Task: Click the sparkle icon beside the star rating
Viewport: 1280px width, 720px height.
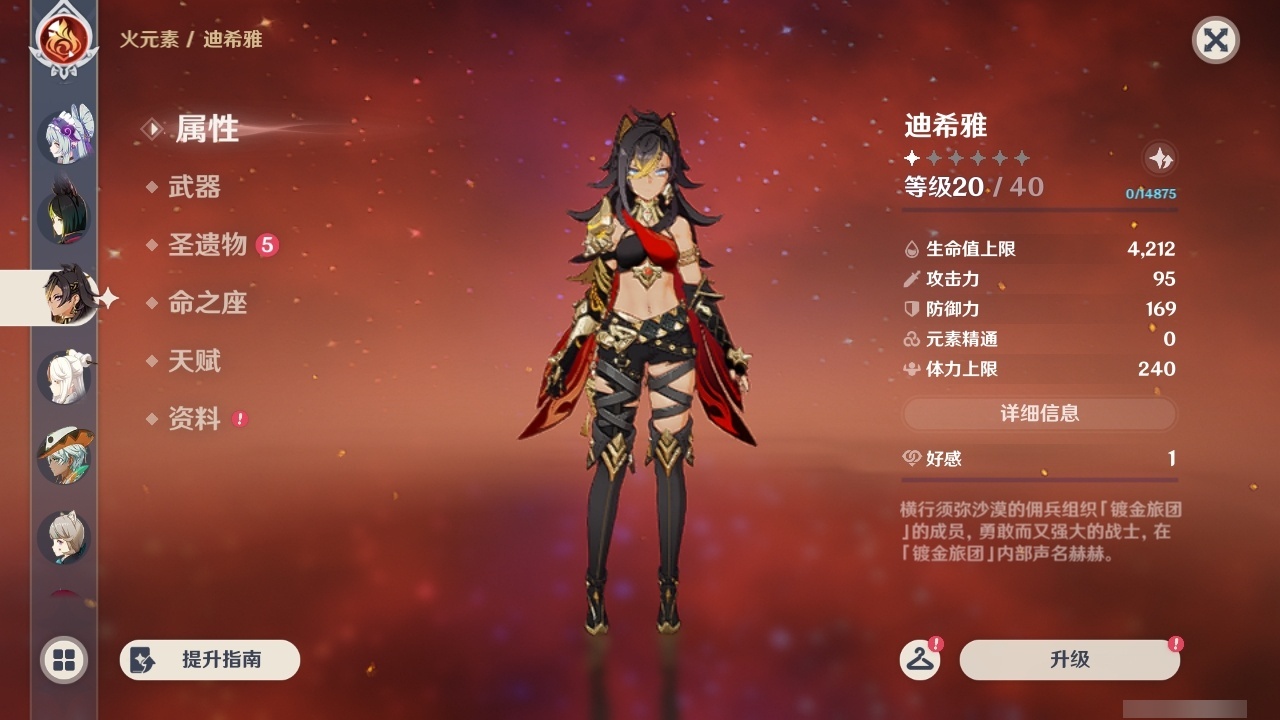Action: pyautogui.click(x=1160, y=159)
